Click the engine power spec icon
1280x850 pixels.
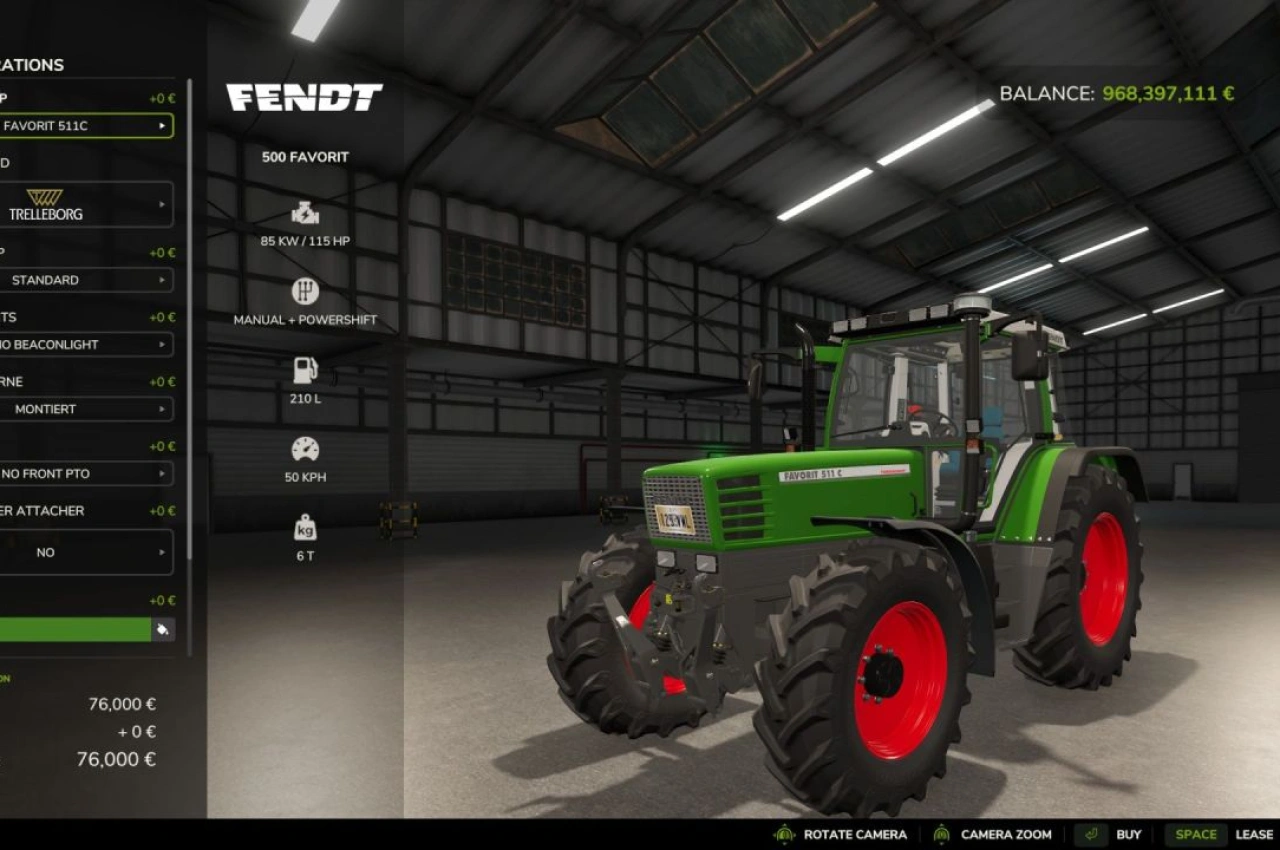point(304,211)
